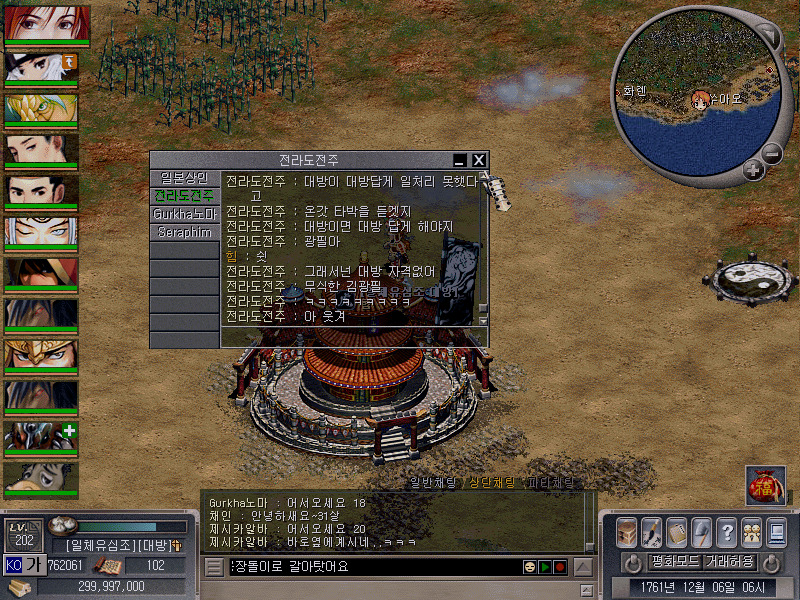
Task: Toggle the 평화모드 peace mode button
Action: 675,561
